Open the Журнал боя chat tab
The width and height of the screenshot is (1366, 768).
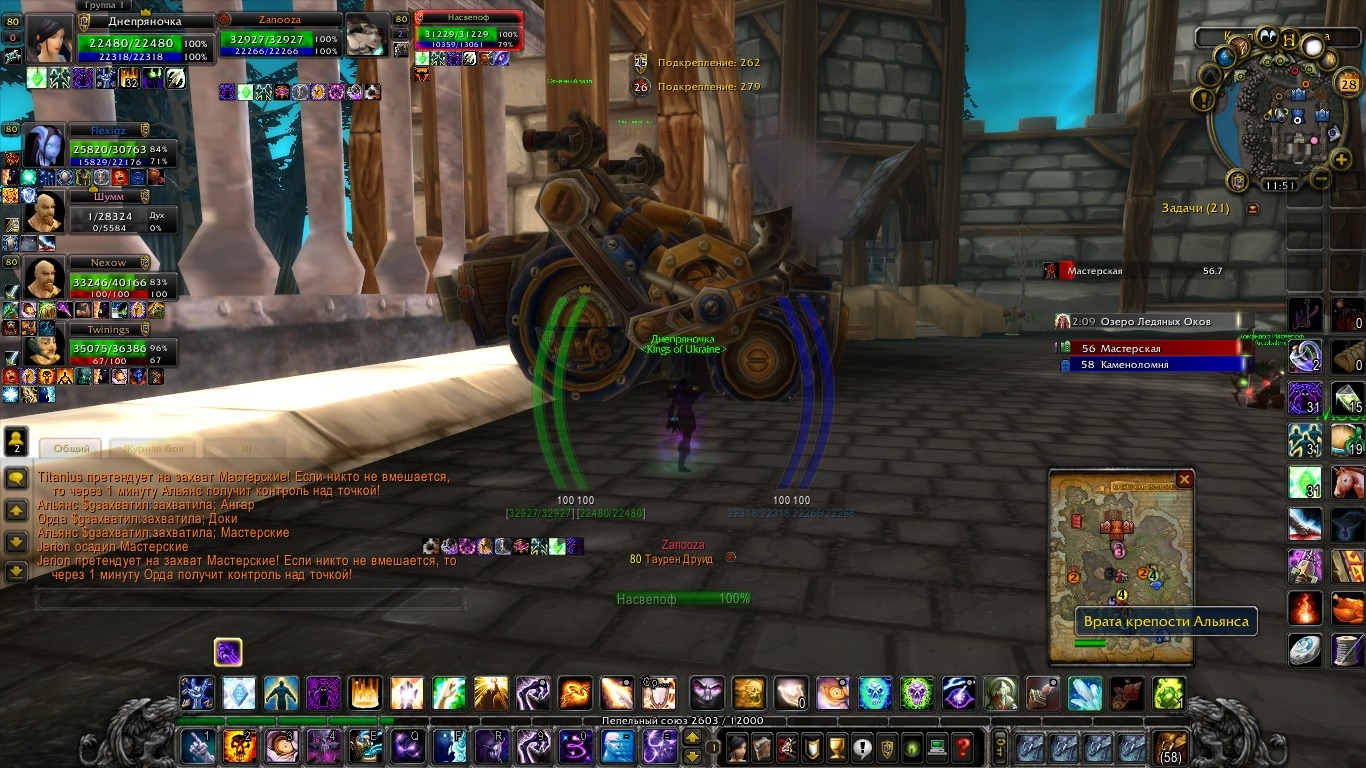point(154,449)
